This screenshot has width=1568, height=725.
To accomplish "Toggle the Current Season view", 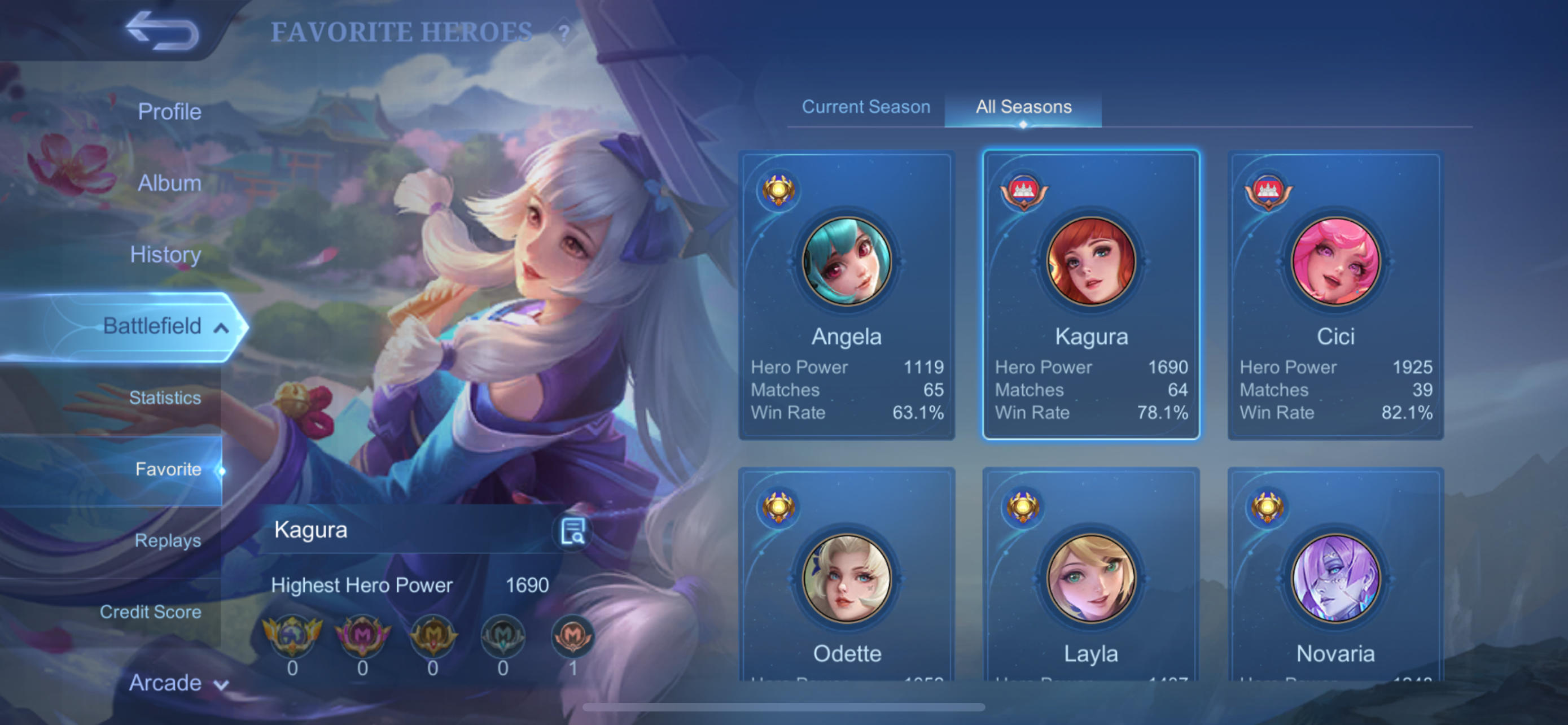I will [x=867, y=107].
